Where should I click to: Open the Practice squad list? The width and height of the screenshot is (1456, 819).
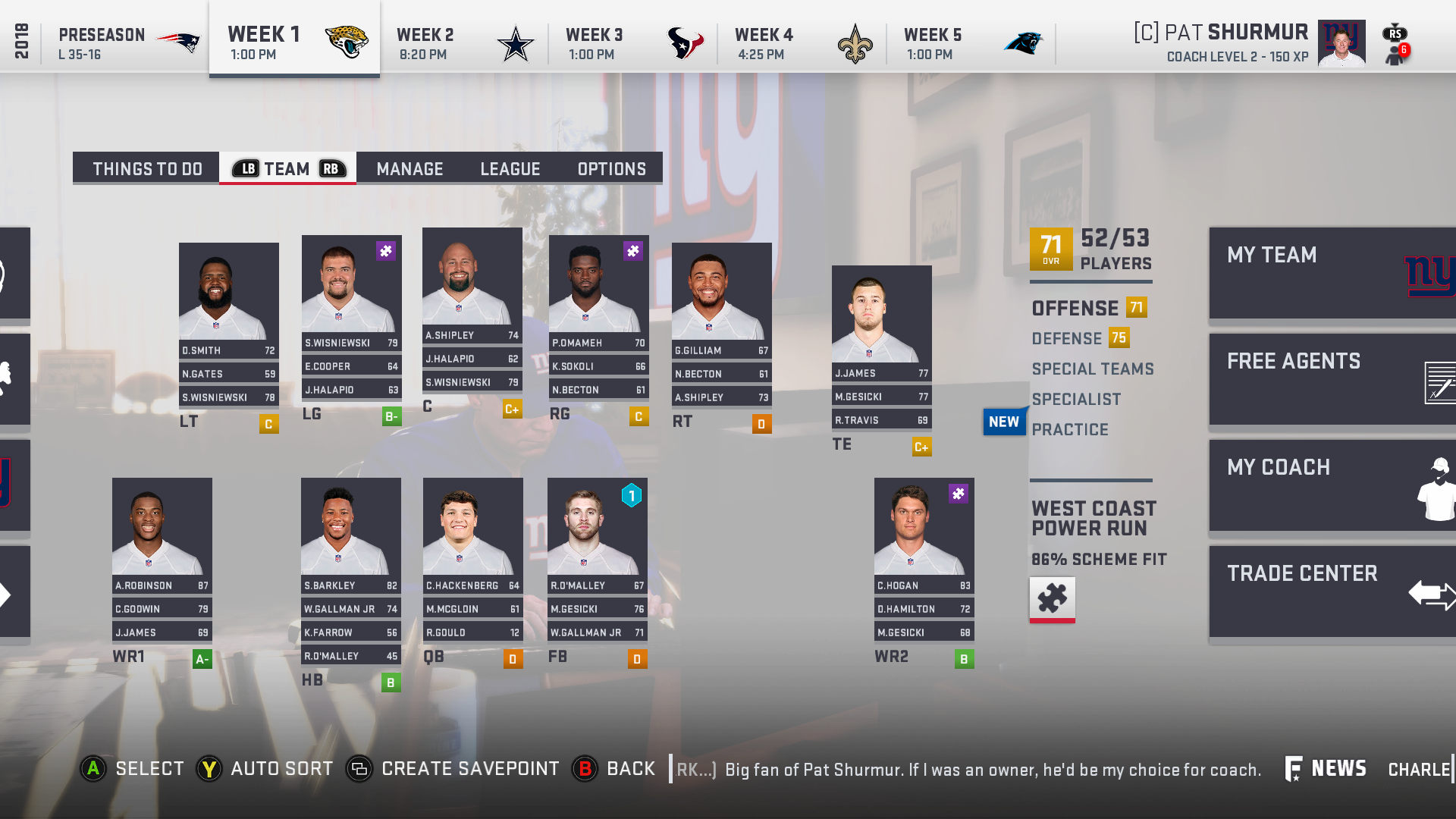[1069, 430]
